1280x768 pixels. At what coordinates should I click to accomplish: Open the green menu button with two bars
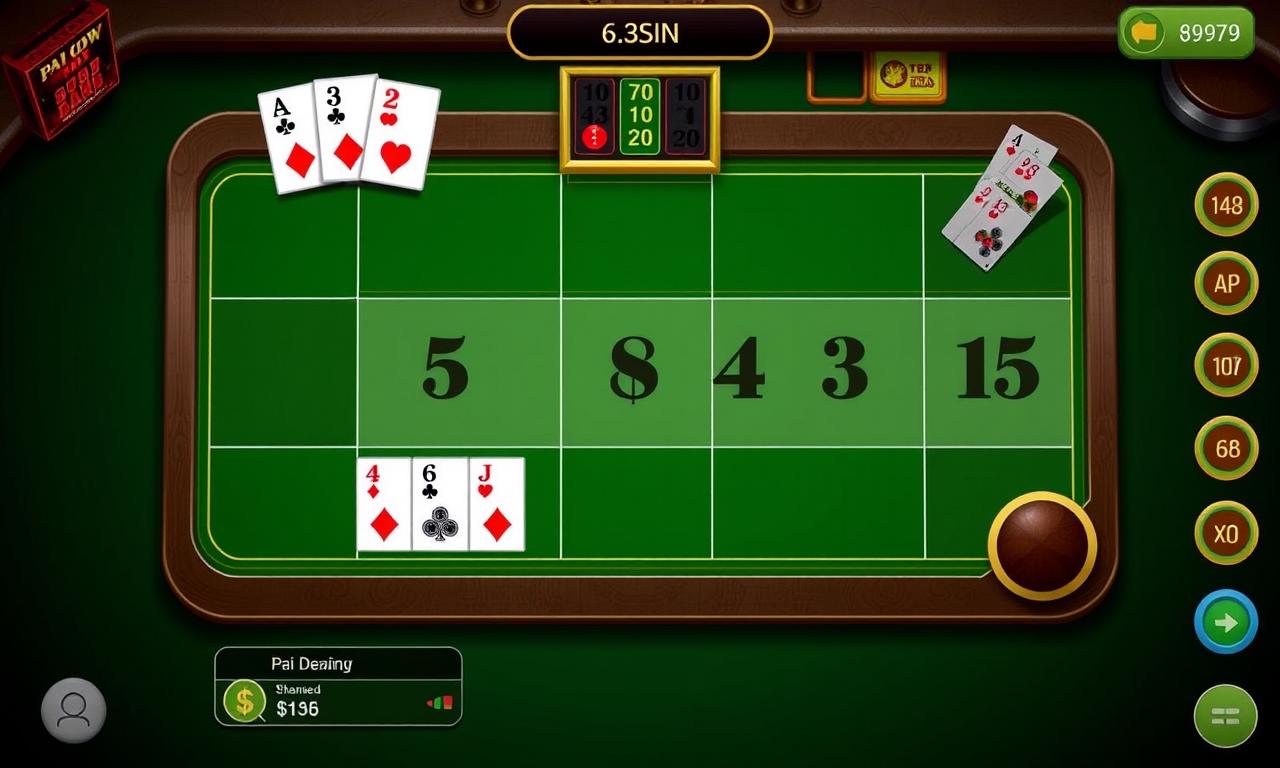point(1225,716)
